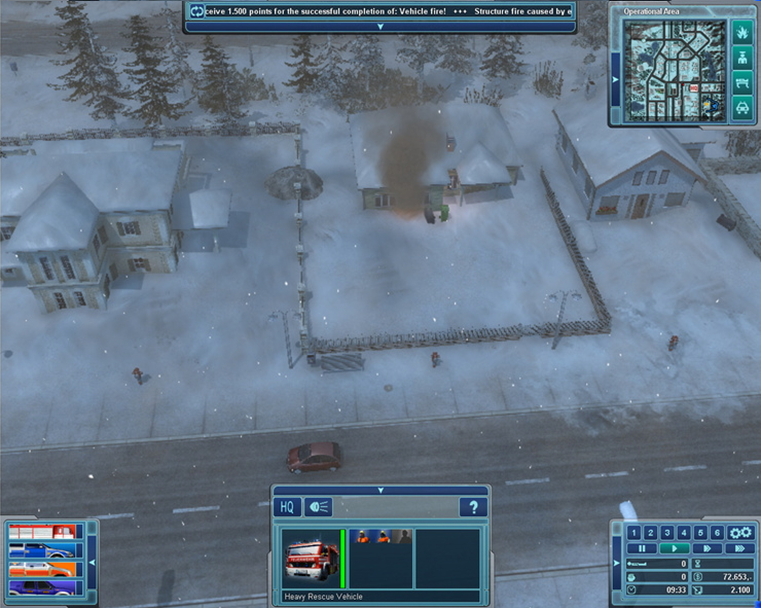The width and height of the screenshot is (762, 608).
Task: Collapse the unit panel top arrow
Action: coord(380,490)
